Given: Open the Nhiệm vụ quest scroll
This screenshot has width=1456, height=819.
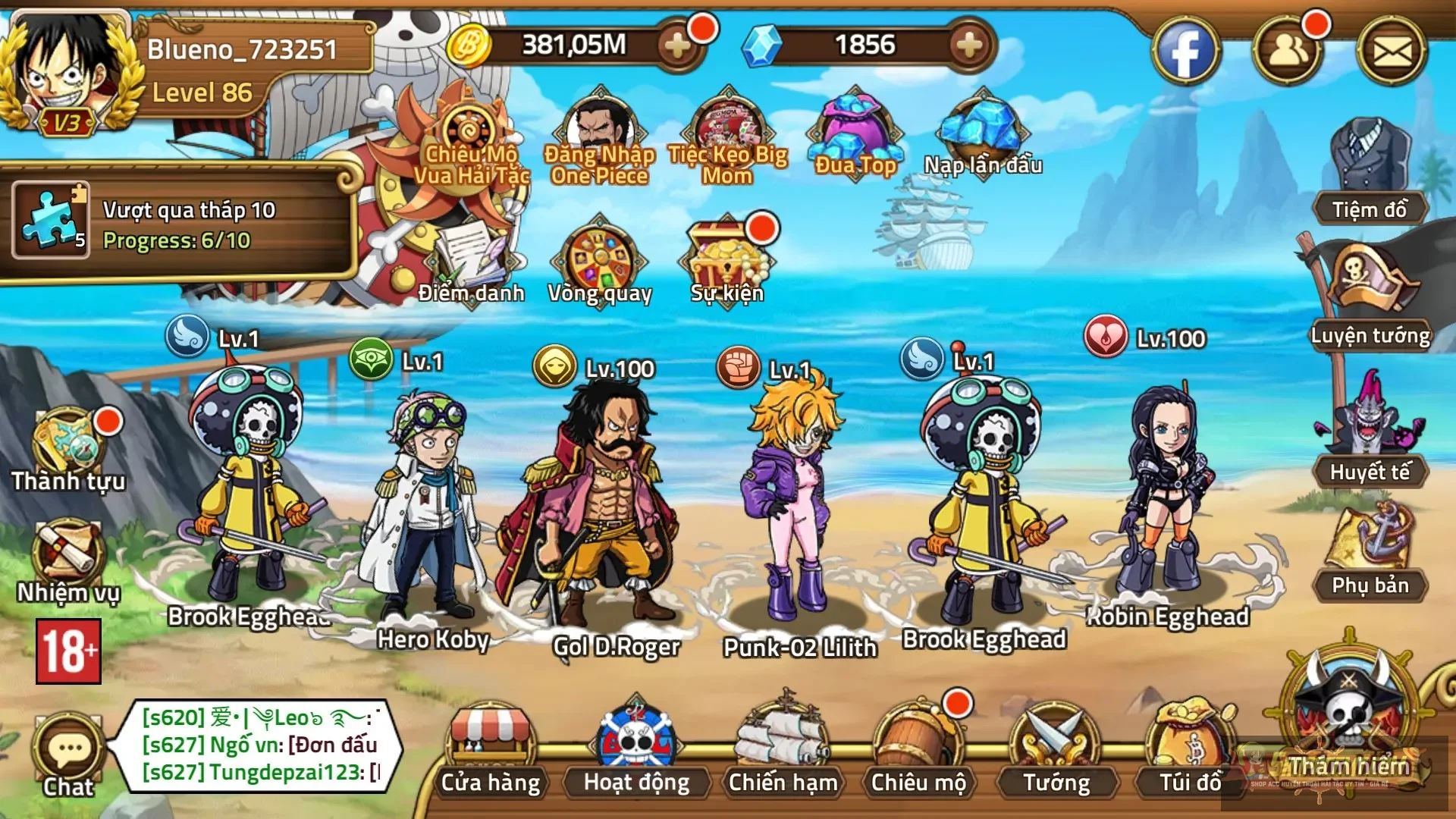Looking at the screenshot, I should (68, 561).
